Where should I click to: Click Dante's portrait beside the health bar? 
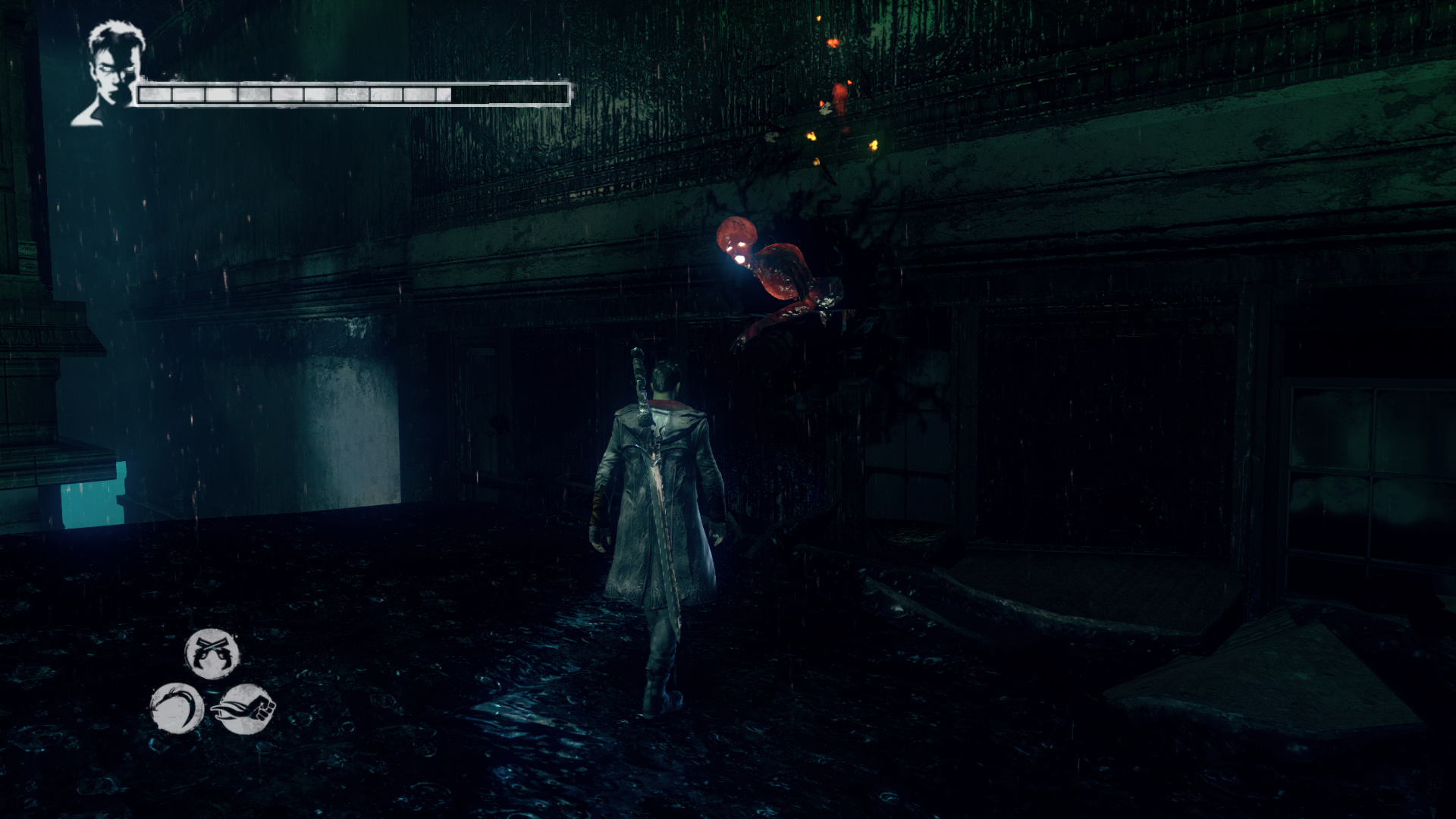click(111, 74)
